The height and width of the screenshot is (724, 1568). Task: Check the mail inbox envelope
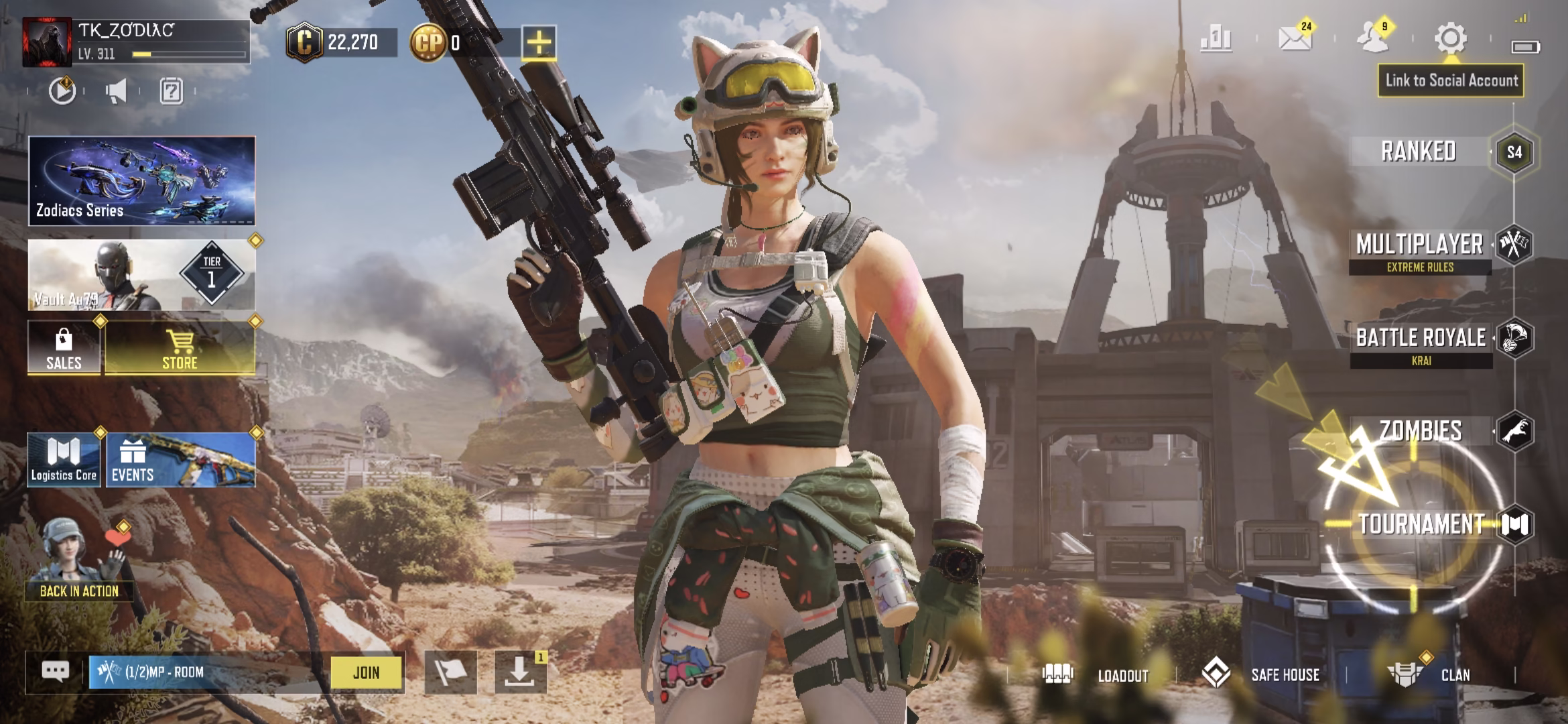pyautogui.click(x=1295, y=38)
